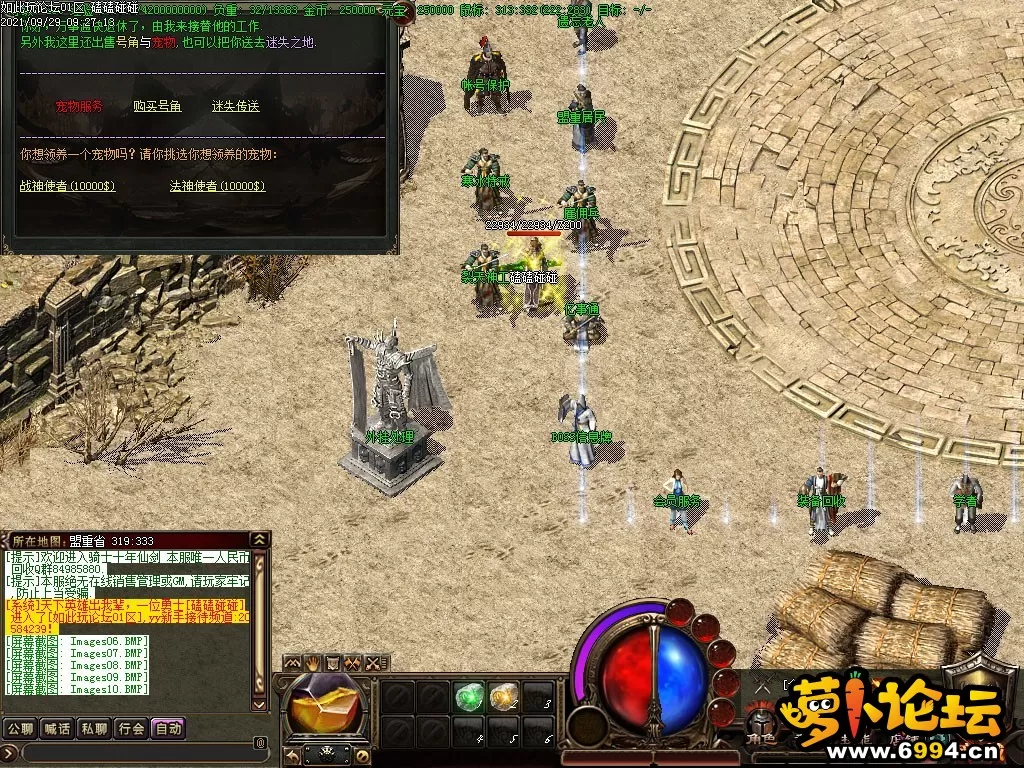Toggle the 自动 chat button
This screenshot has height=768, width=1024.
[168, 728]
